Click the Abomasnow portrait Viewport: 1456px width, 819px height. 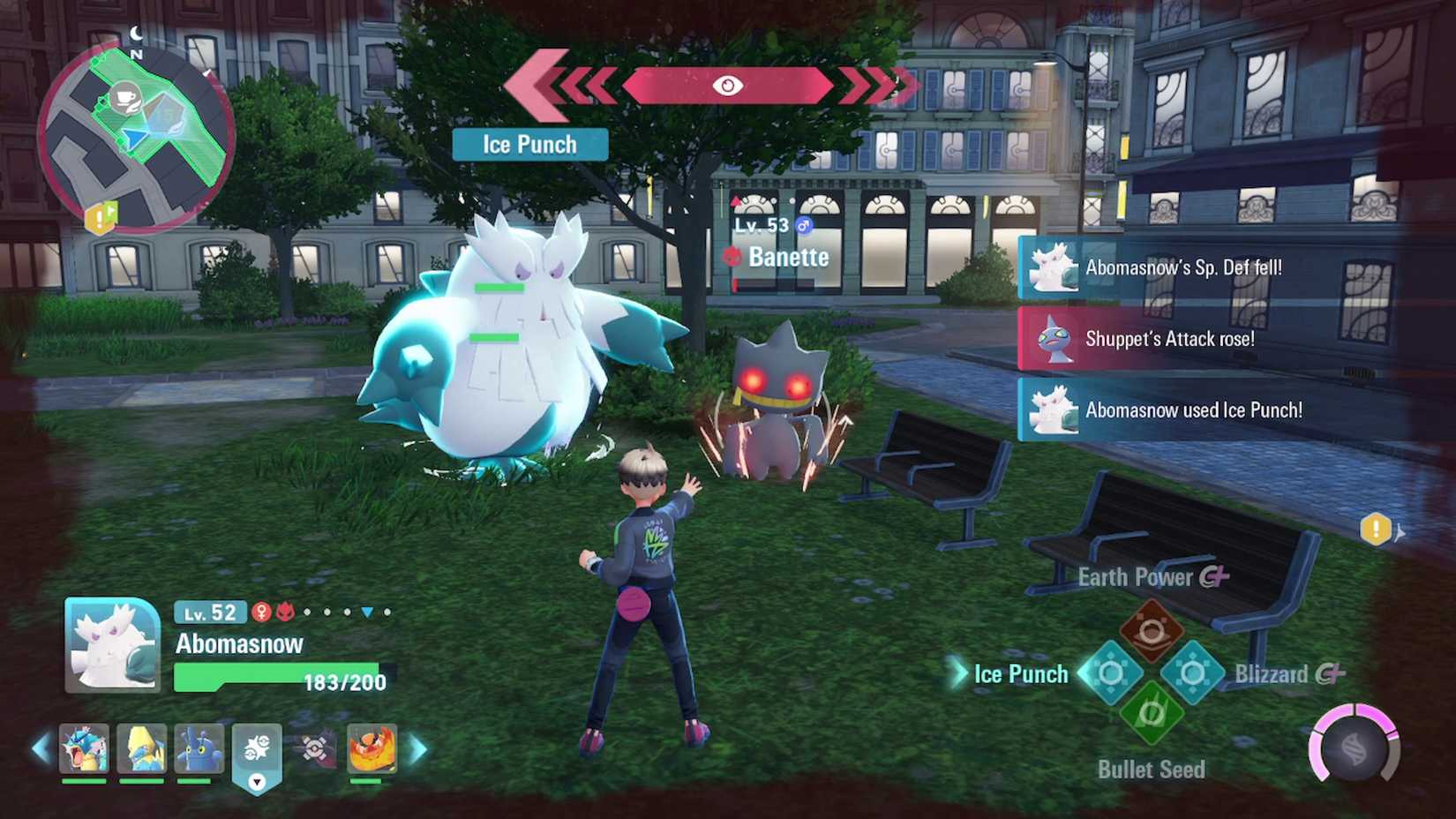click(113, 644)
